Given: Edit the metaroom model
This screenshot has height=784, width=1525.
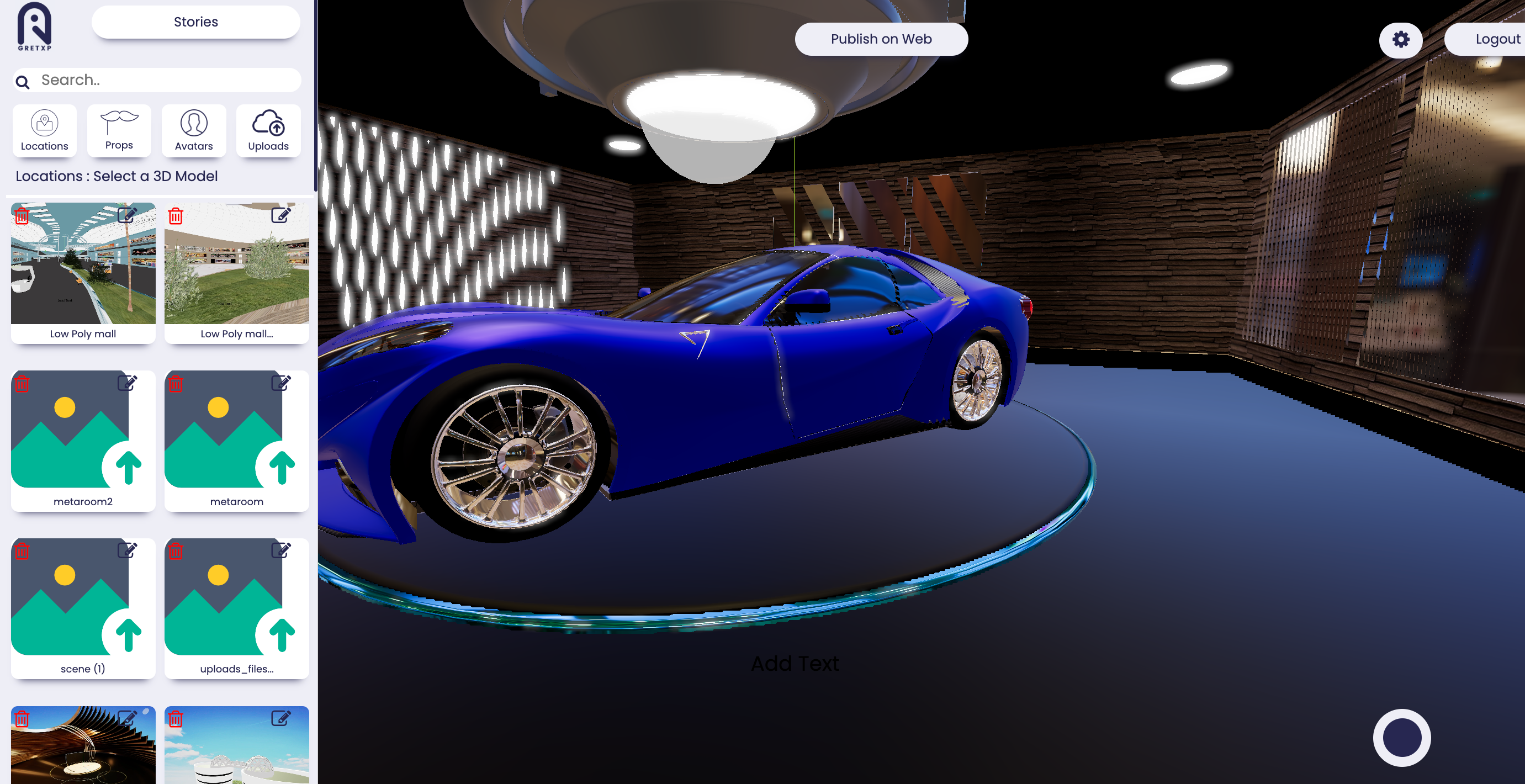Looking at the screenshot, I should pos(280,384).
